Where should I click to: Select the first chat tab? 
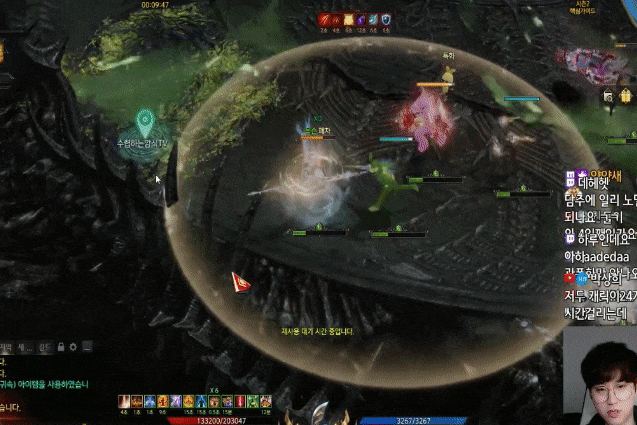tap(9, 347)
